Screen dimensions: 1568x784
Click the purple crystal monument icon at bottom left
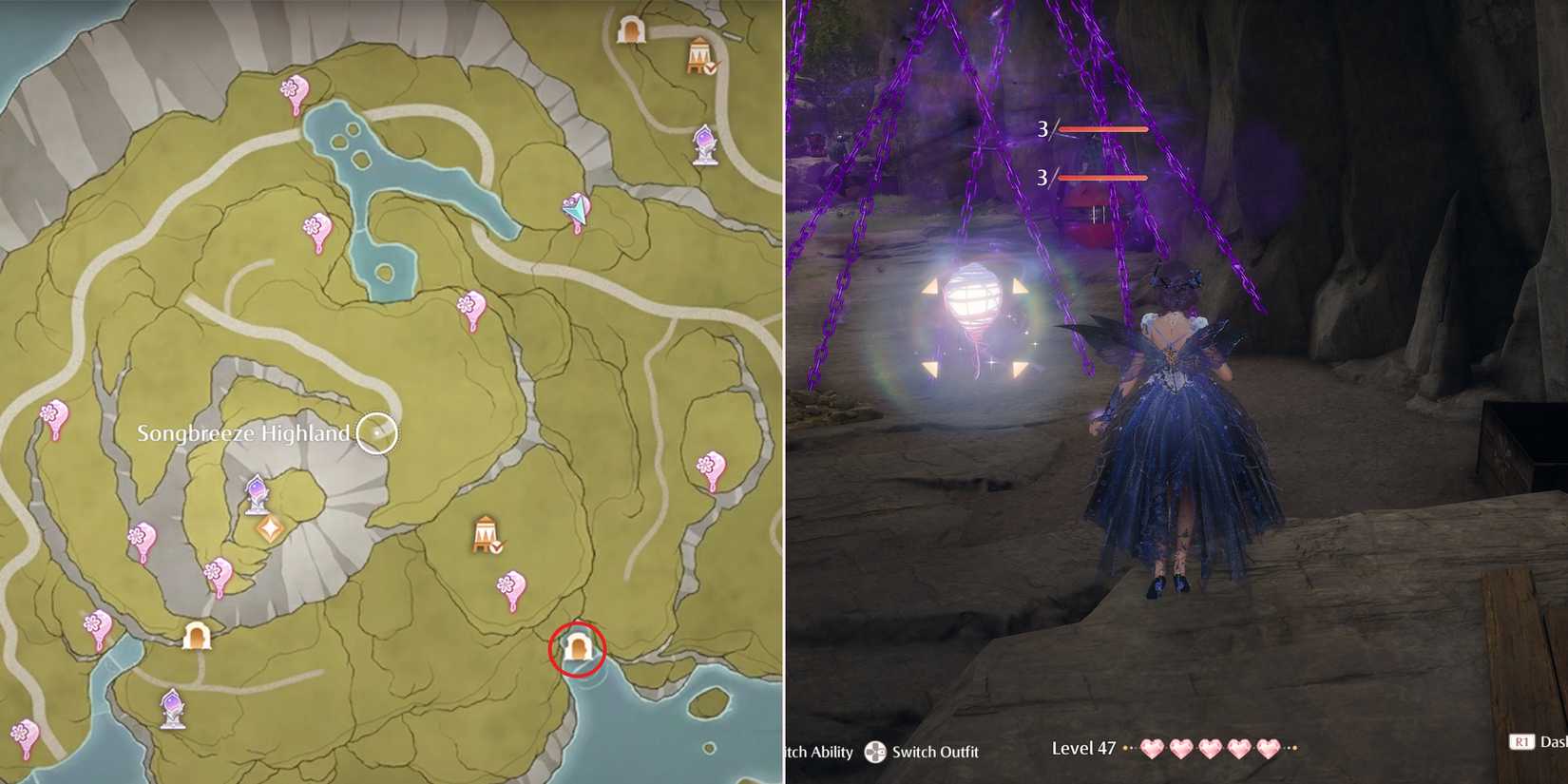[x=173, y=706]
